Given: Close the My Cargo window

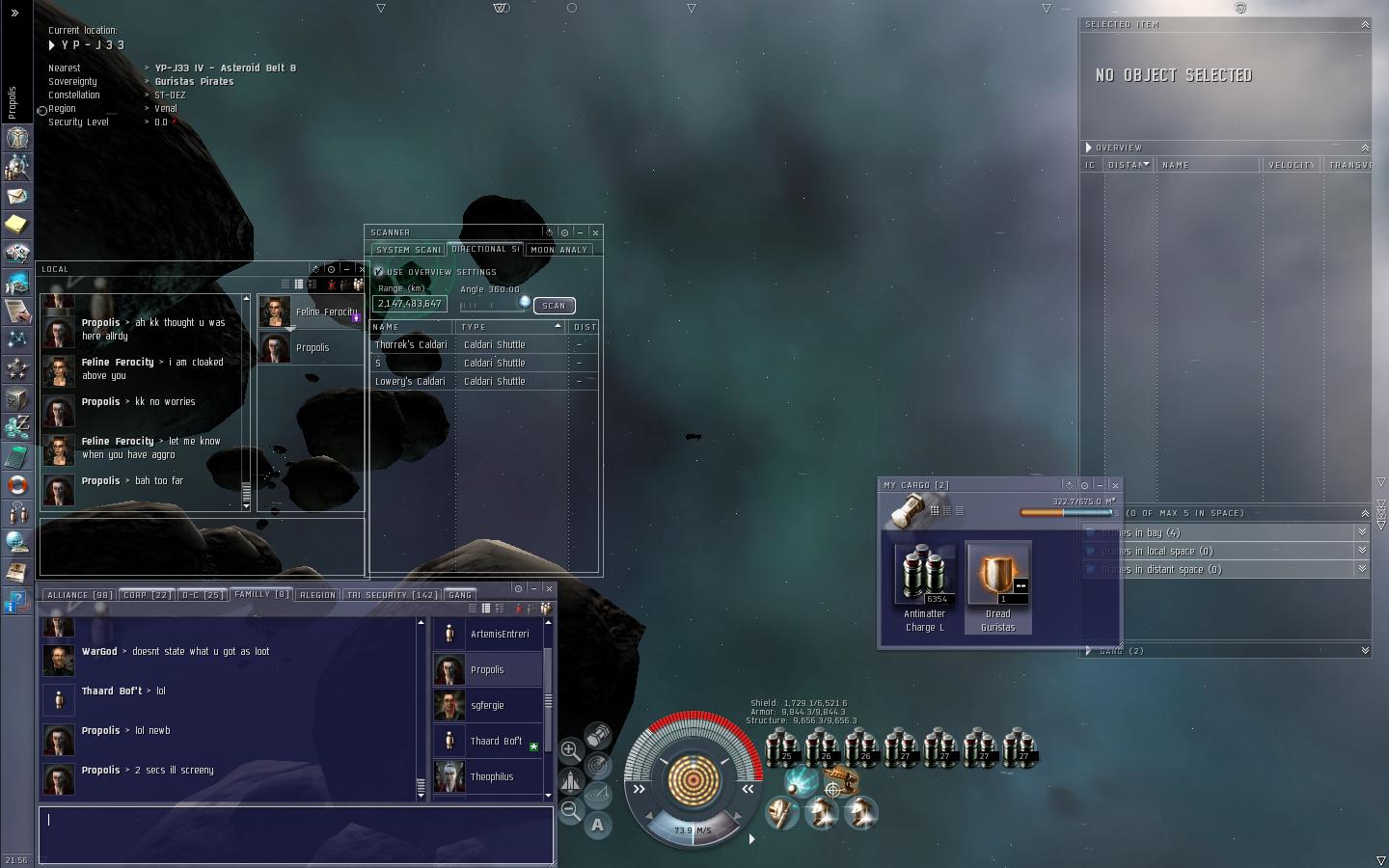Looking at the screenshot, I should [1115, 485].
